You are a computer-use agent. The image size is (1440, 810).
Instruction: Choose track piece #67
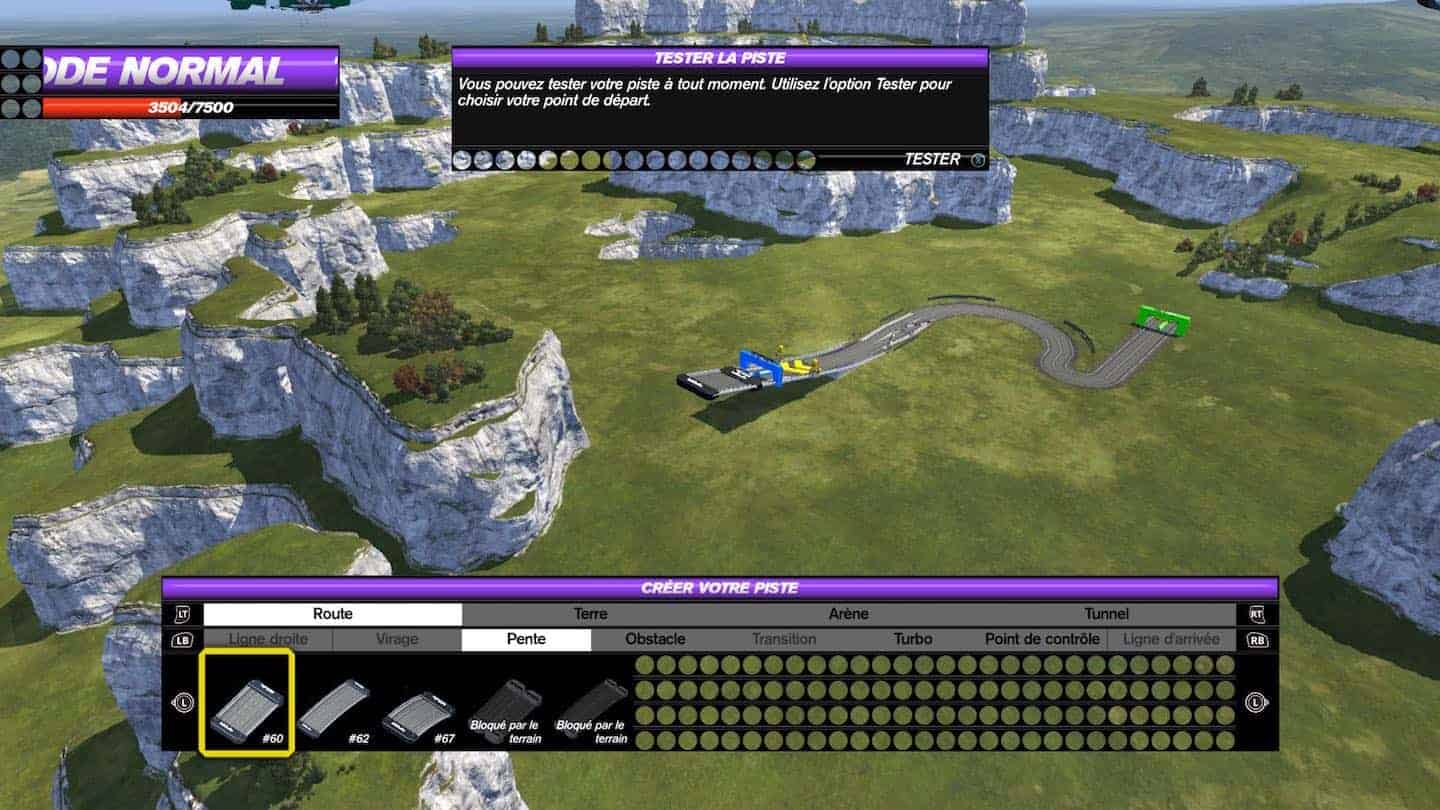[418, 710]
